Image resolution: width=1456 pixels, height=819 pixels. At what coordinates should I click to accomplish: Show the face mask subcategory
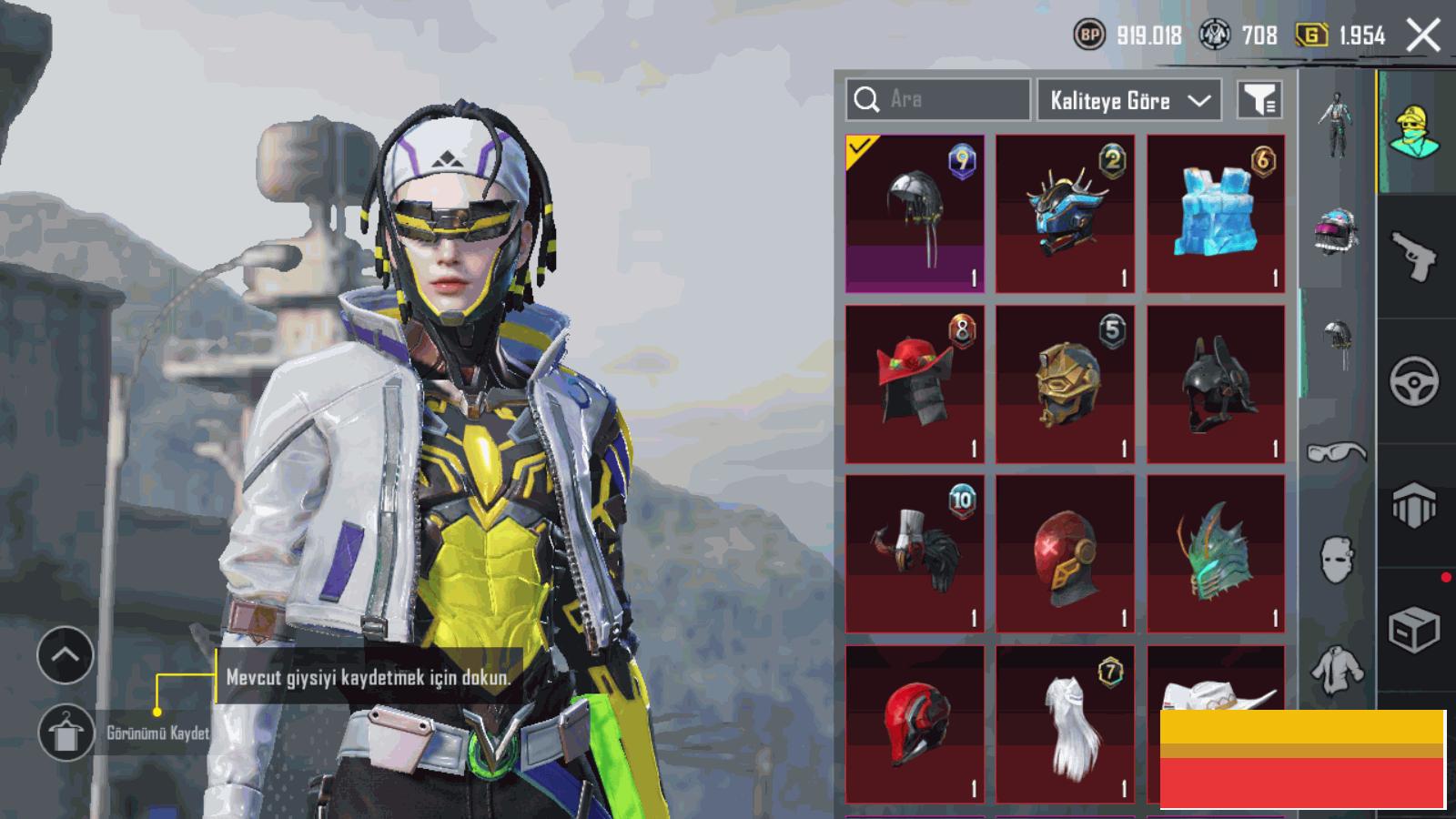[x=1336, y=558]
